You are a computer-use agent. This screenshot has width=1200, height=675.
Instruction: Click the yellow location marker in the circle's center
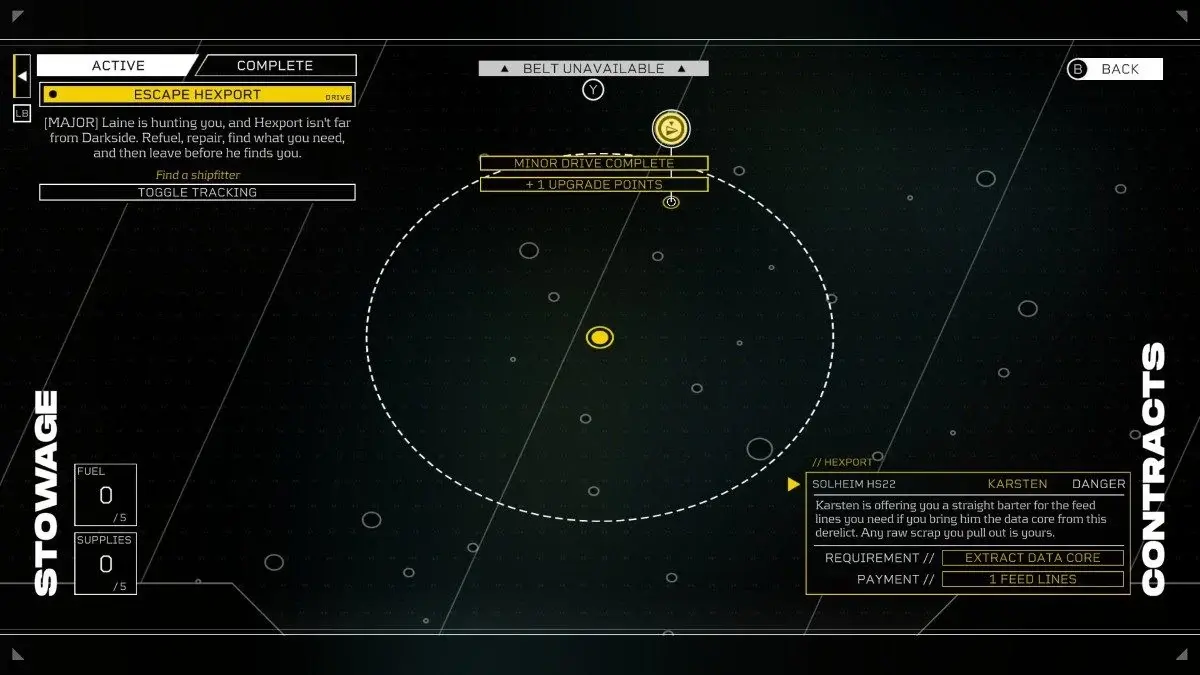[599, 338]
